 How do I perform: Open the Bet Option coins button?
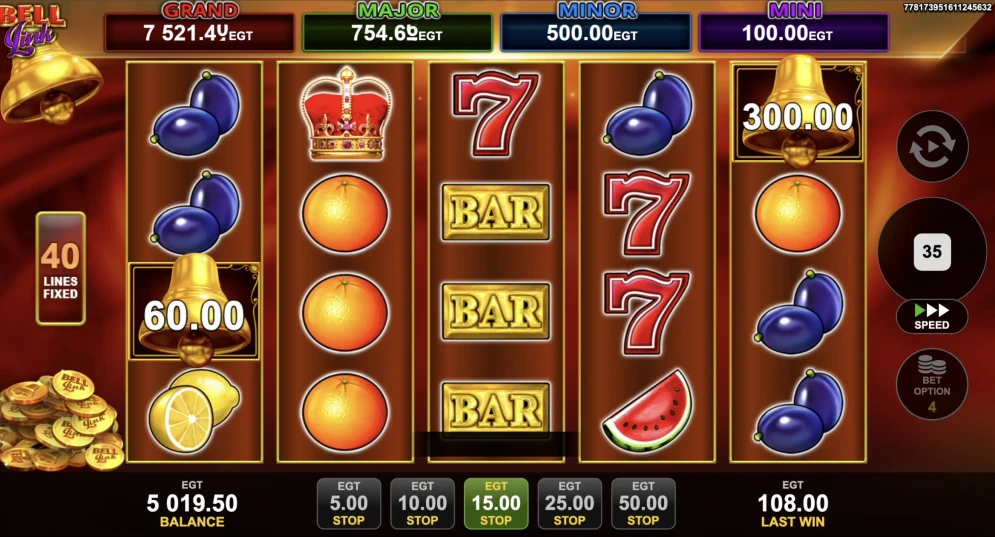[931, 383]
